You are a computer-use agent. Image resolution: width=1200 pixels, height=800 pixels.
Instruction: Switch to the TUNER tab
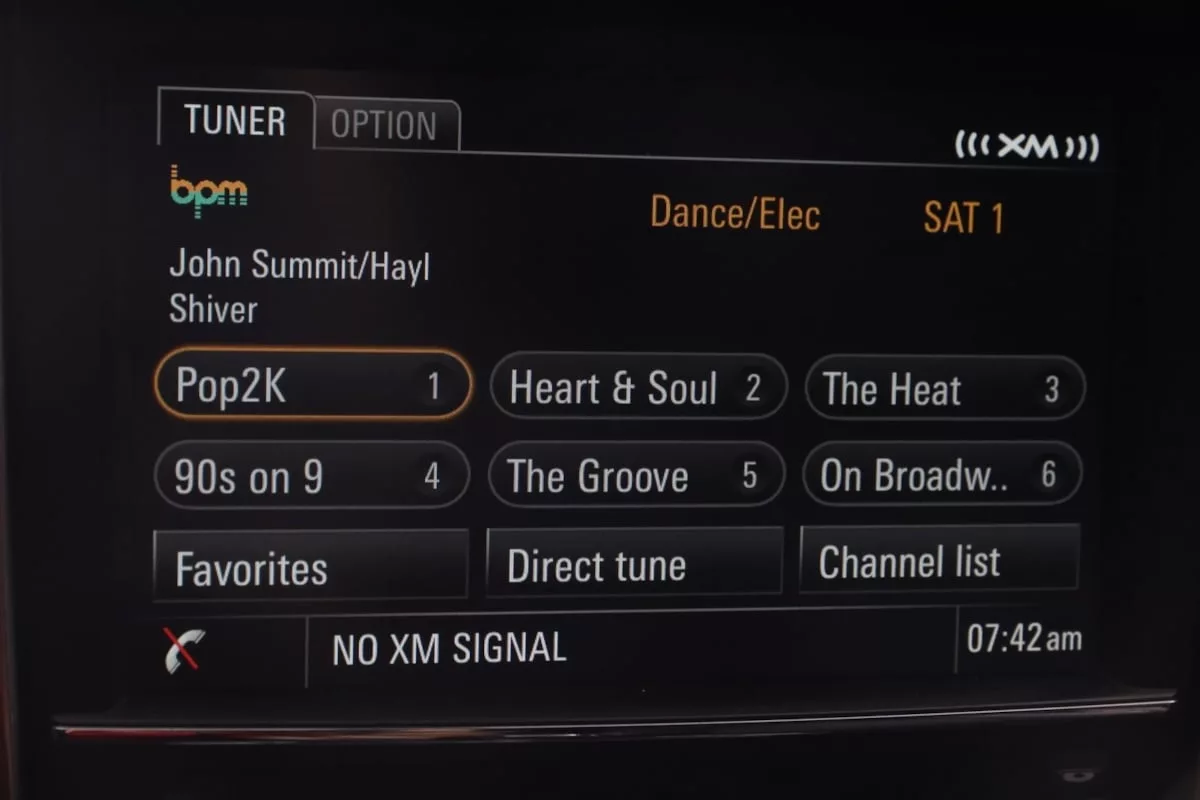coord(235,121)
